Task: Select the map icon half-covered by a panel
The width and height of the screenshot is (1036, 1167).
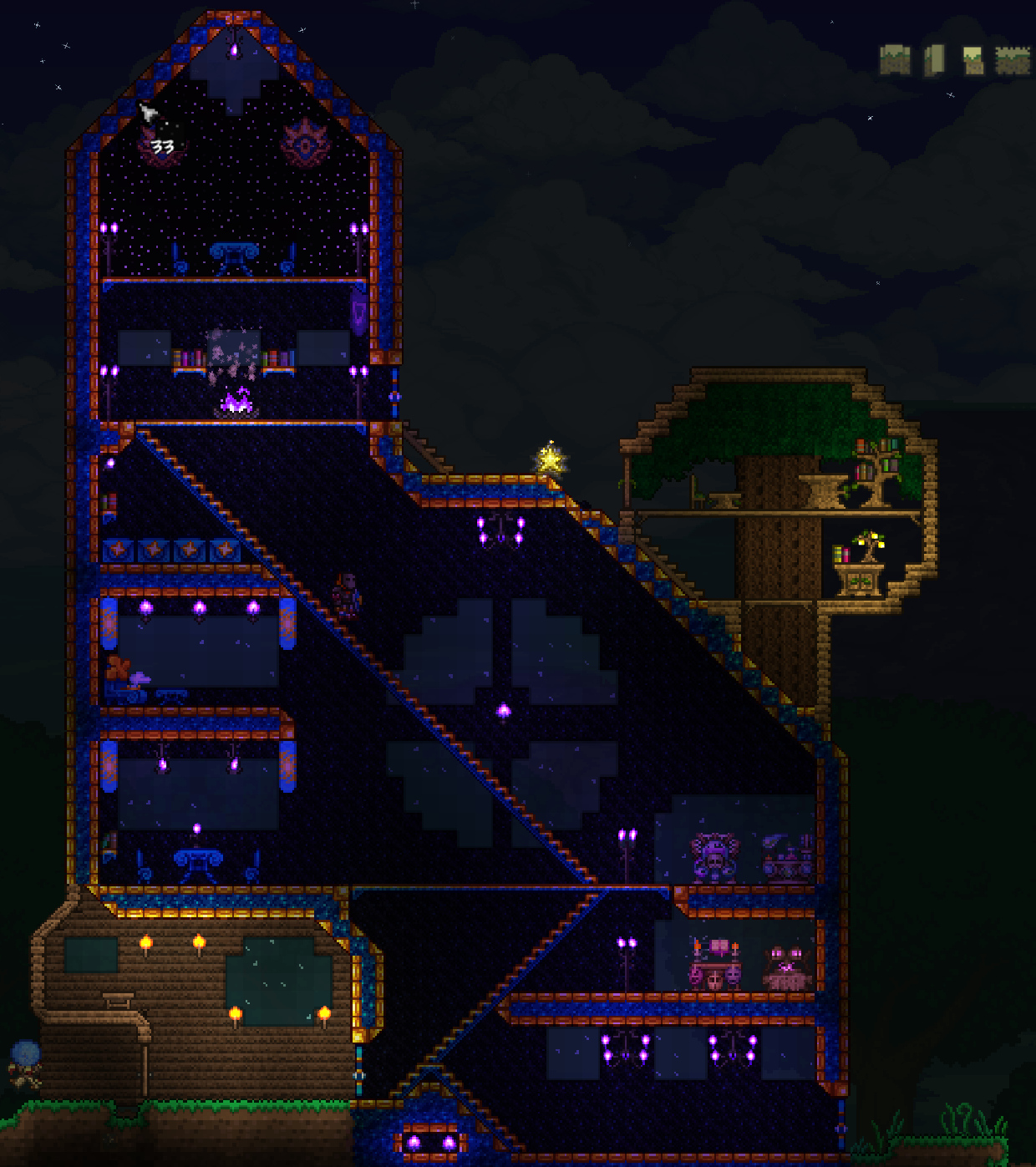Action: (934, 59)
